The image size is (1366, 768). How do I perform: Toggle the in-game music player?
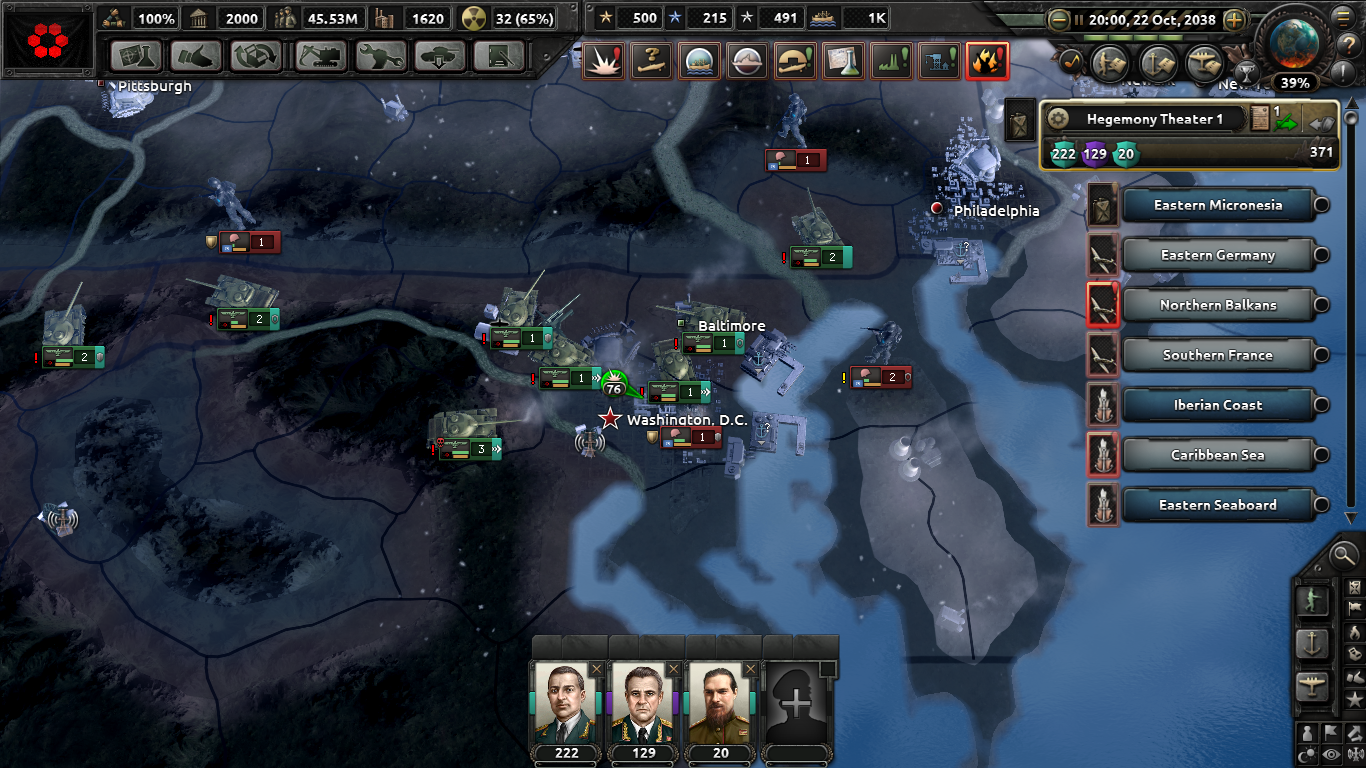[x=1071, y=61]
